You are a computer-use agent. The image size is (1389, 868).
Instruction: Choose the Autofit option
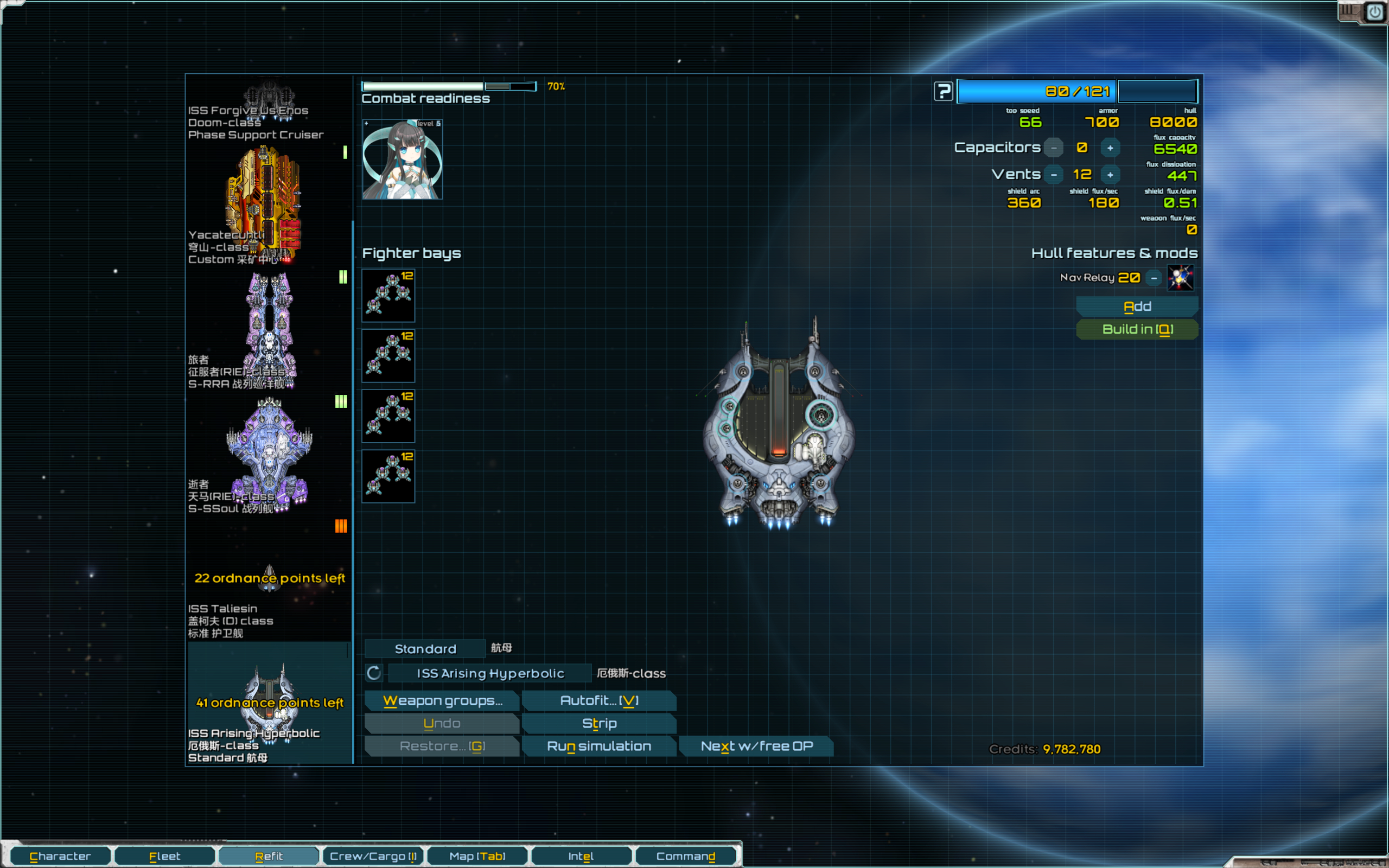click(598, 700)
